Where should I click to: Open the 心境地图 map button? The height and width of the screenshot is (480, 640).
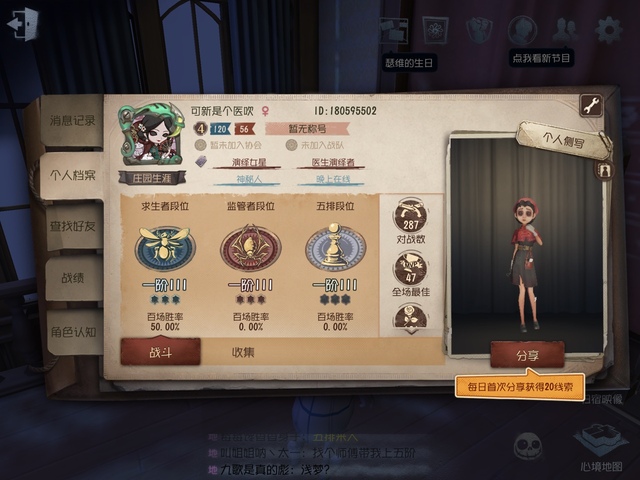click(x=600, y=447)
